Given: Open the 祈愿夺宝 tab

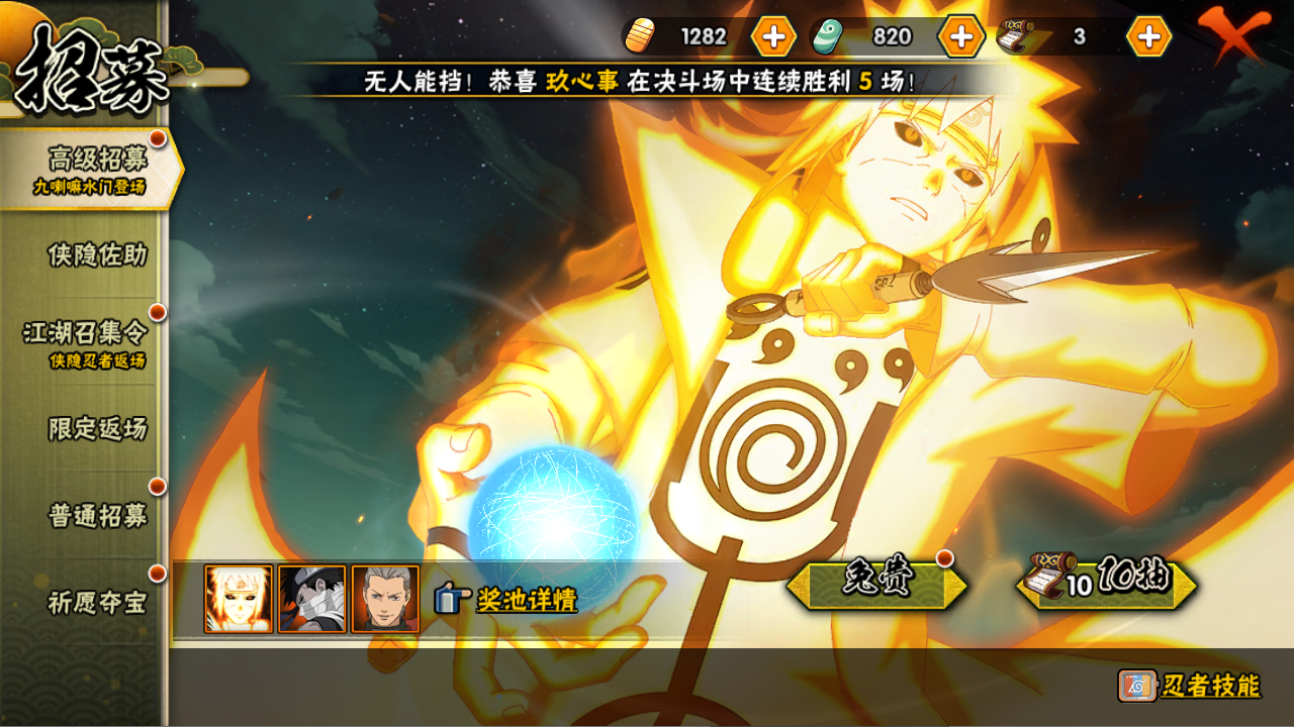Looking at the screenshot, I should point(97,602).
